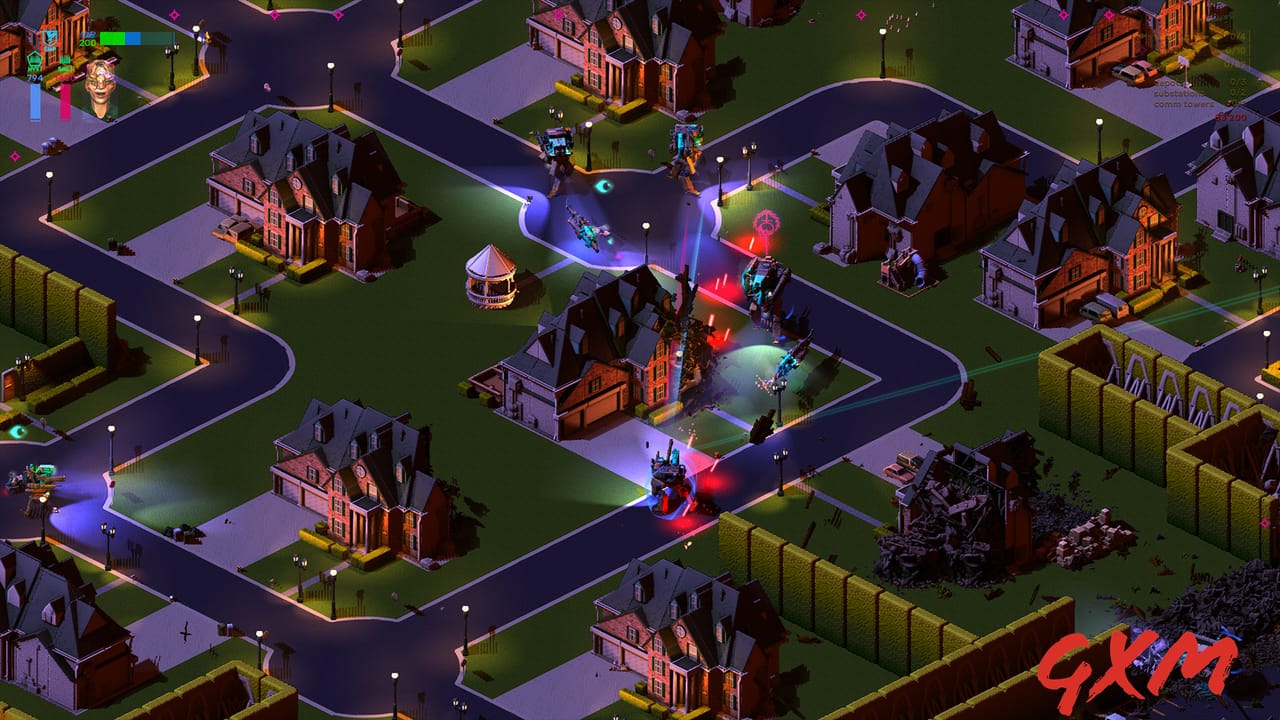This screenshot has width=1280, height=720.
Task: Click the green pentagon resource icon
Action: [x=33, y=61]
